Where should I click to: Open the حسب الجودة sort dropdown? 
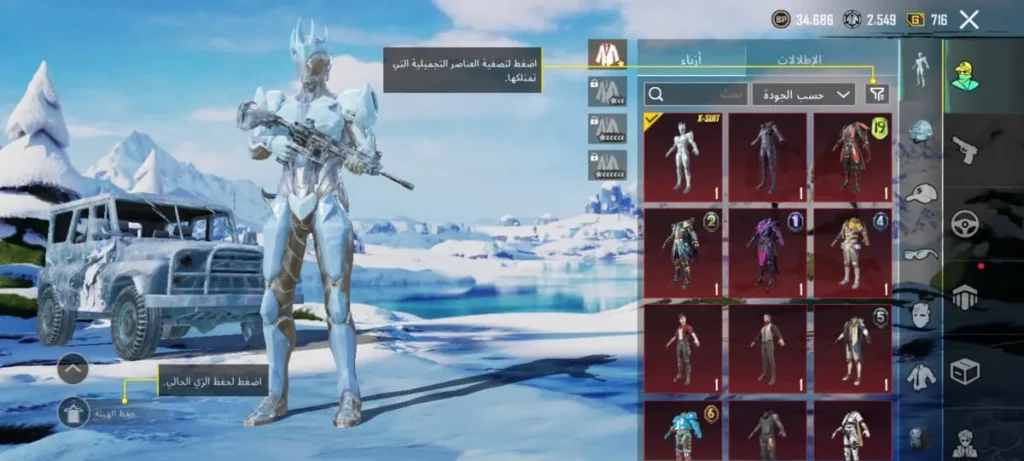(x=803, y=94)
